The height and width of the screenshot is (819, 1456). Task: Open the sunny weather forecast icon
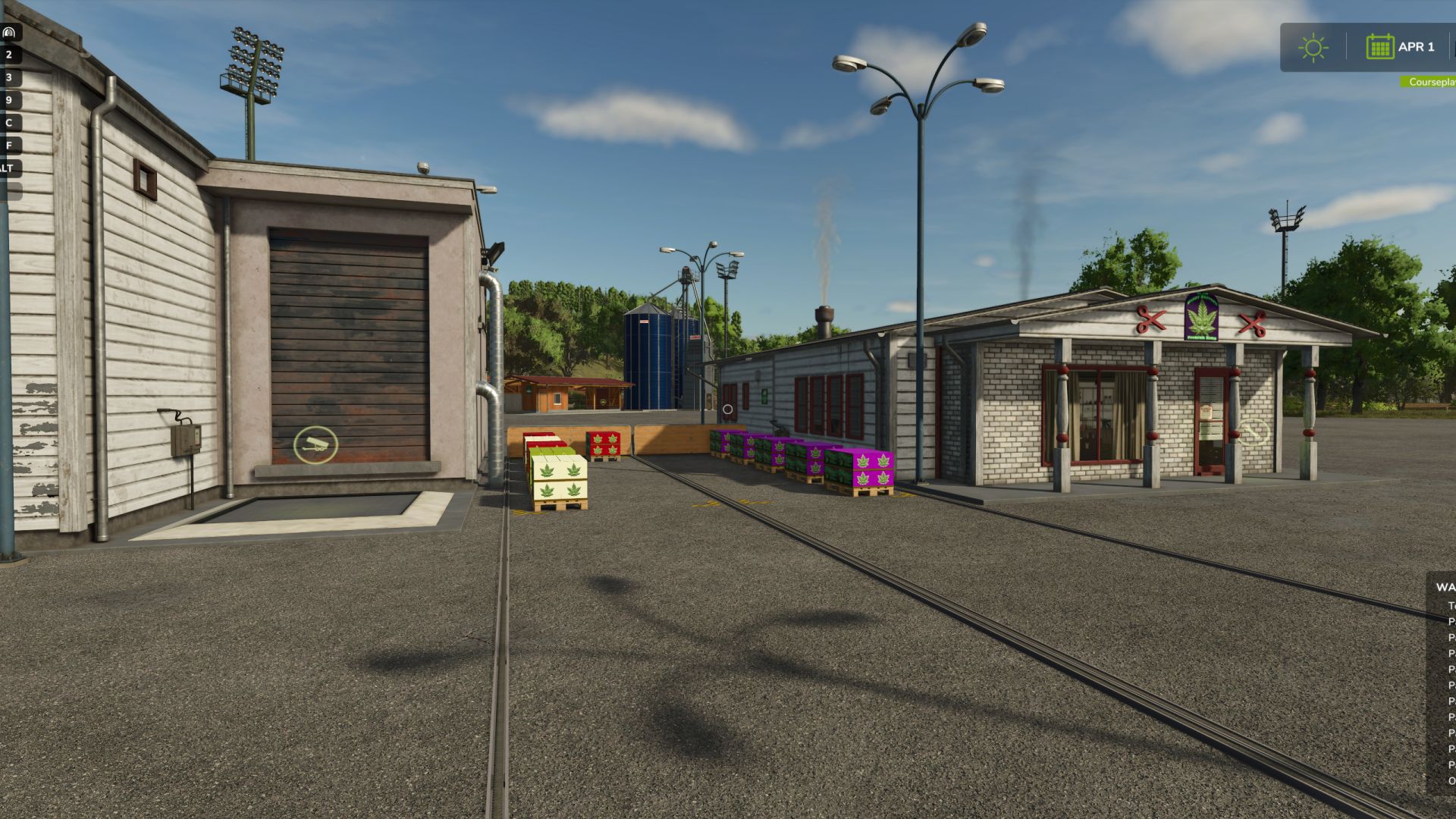coord(1313,48)
